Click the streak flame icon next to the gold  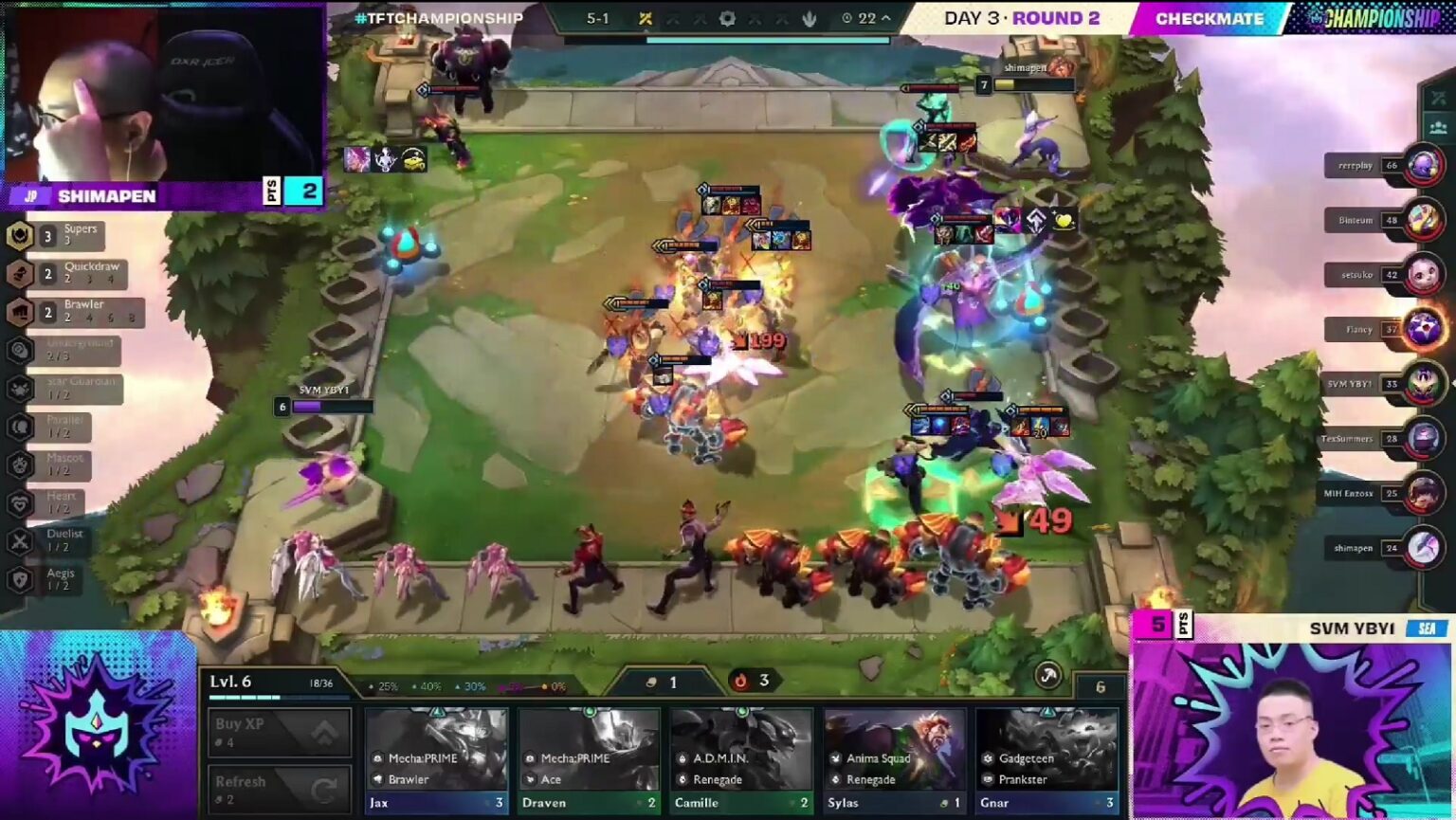click(739, 680)
